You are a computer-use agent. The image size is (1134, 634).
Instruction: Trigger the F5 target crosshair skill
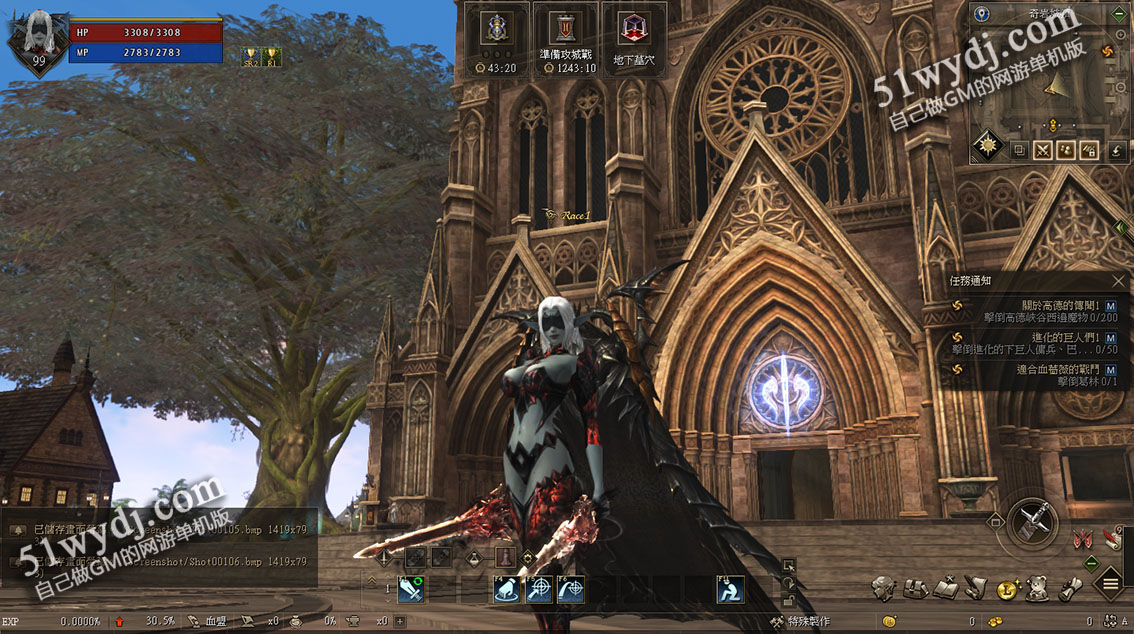pyautogui.click(x=539, y=591)
